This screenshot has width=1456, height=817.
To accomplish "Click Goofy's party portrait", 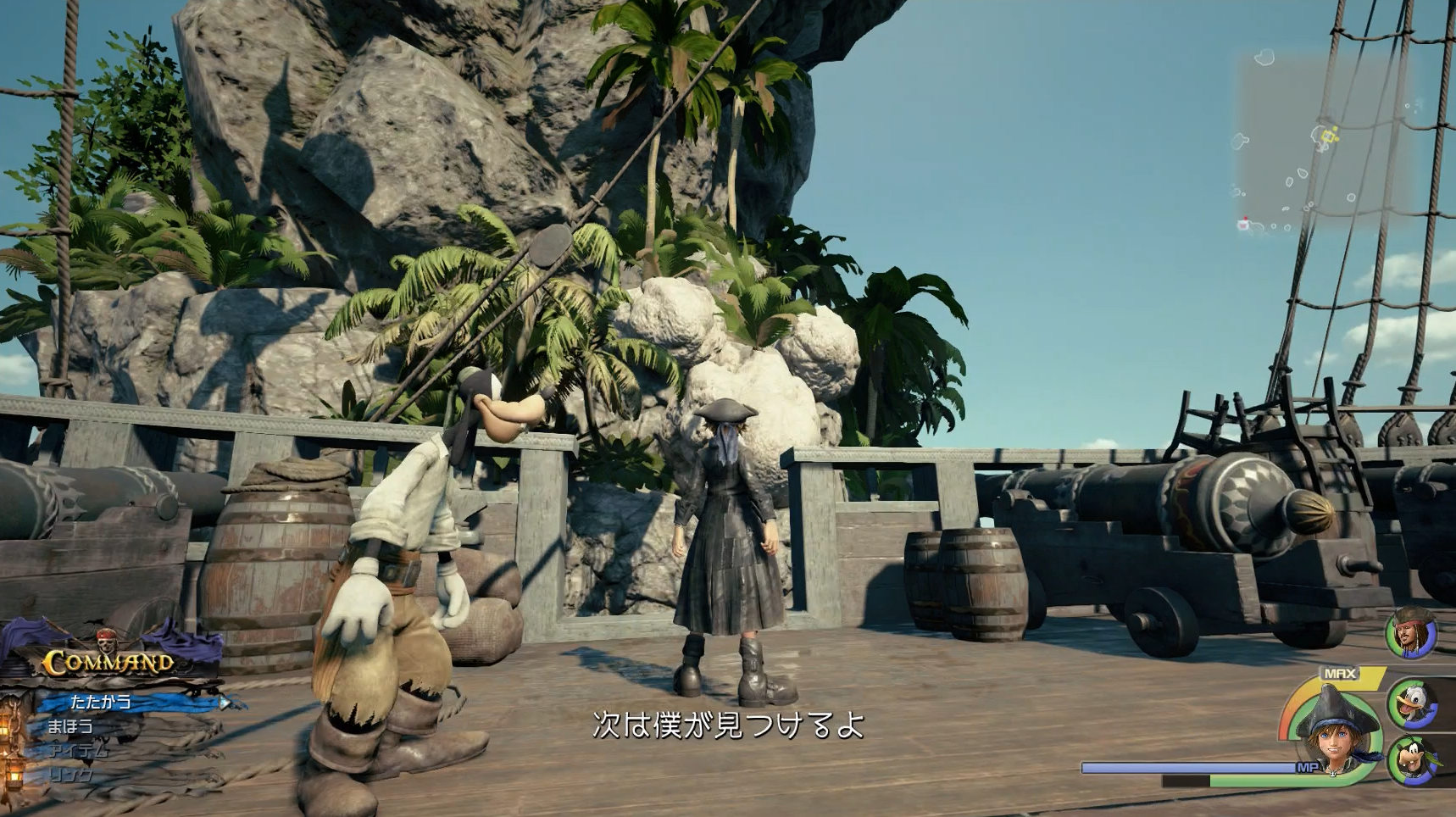I will 1414,760.
